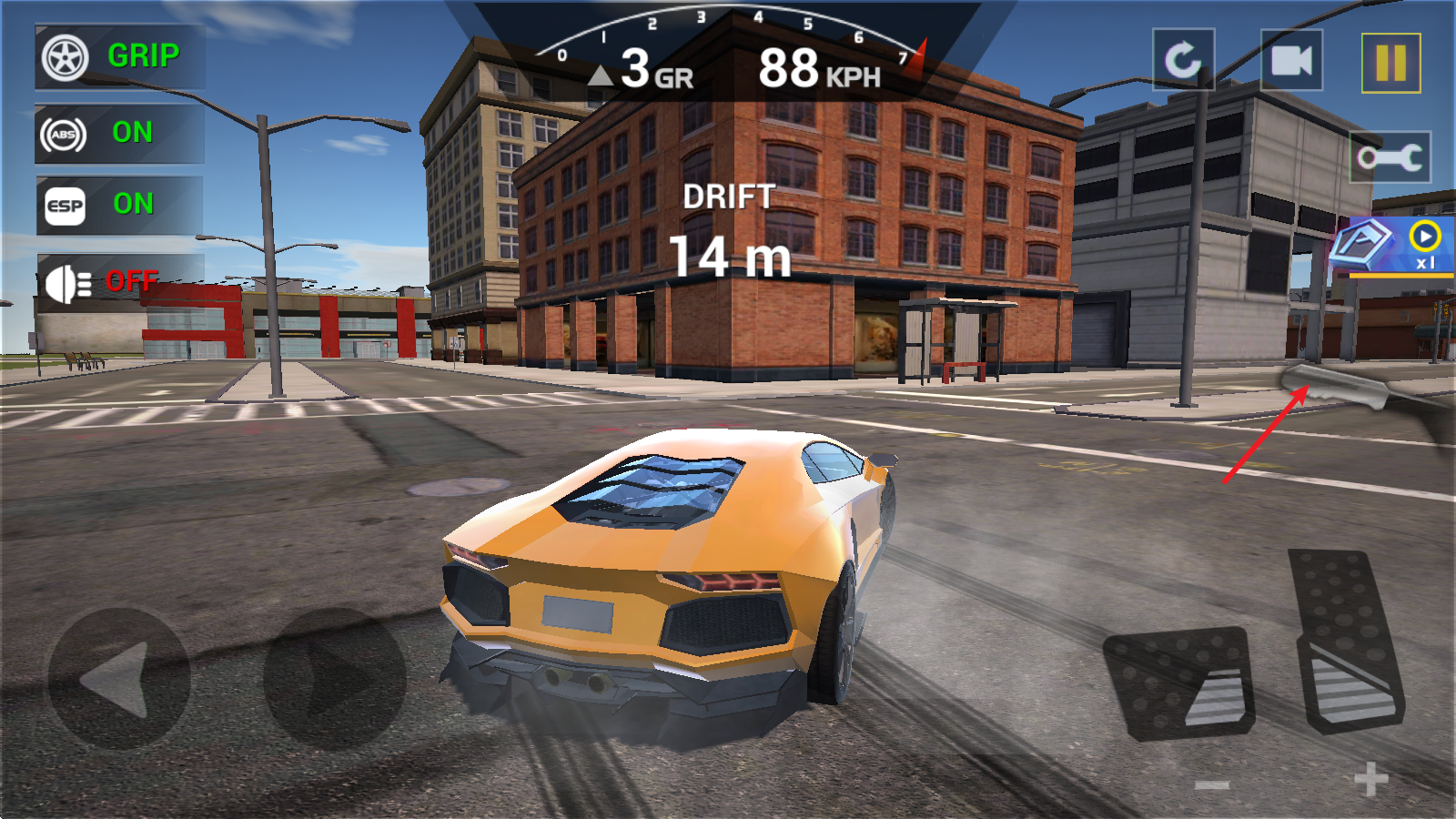This screenshot has height=819, width=1456.
Task: Open the wrench tuning menu
Action: pyautogui.click(x=1390, y=157)
